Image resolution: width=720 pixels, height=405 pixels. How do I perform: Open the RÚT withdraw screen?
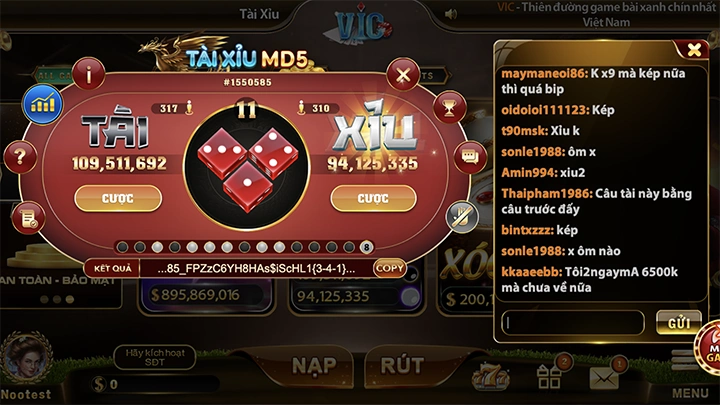[x=403, y=366]
